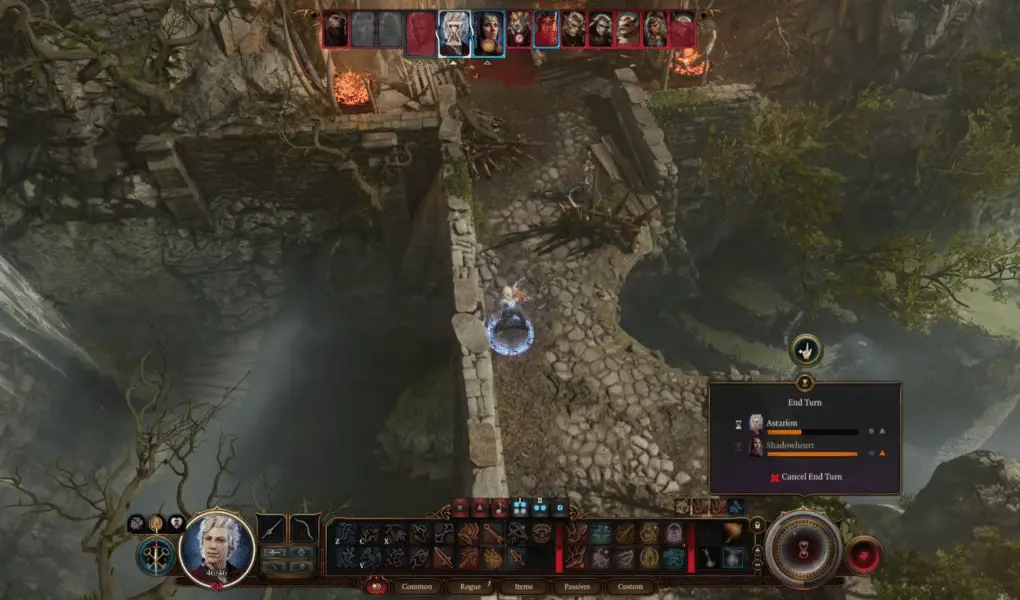Click the pointing hand reaction icon
The width and height of the screenshot is (1020, 600).
tap(805, 350)
